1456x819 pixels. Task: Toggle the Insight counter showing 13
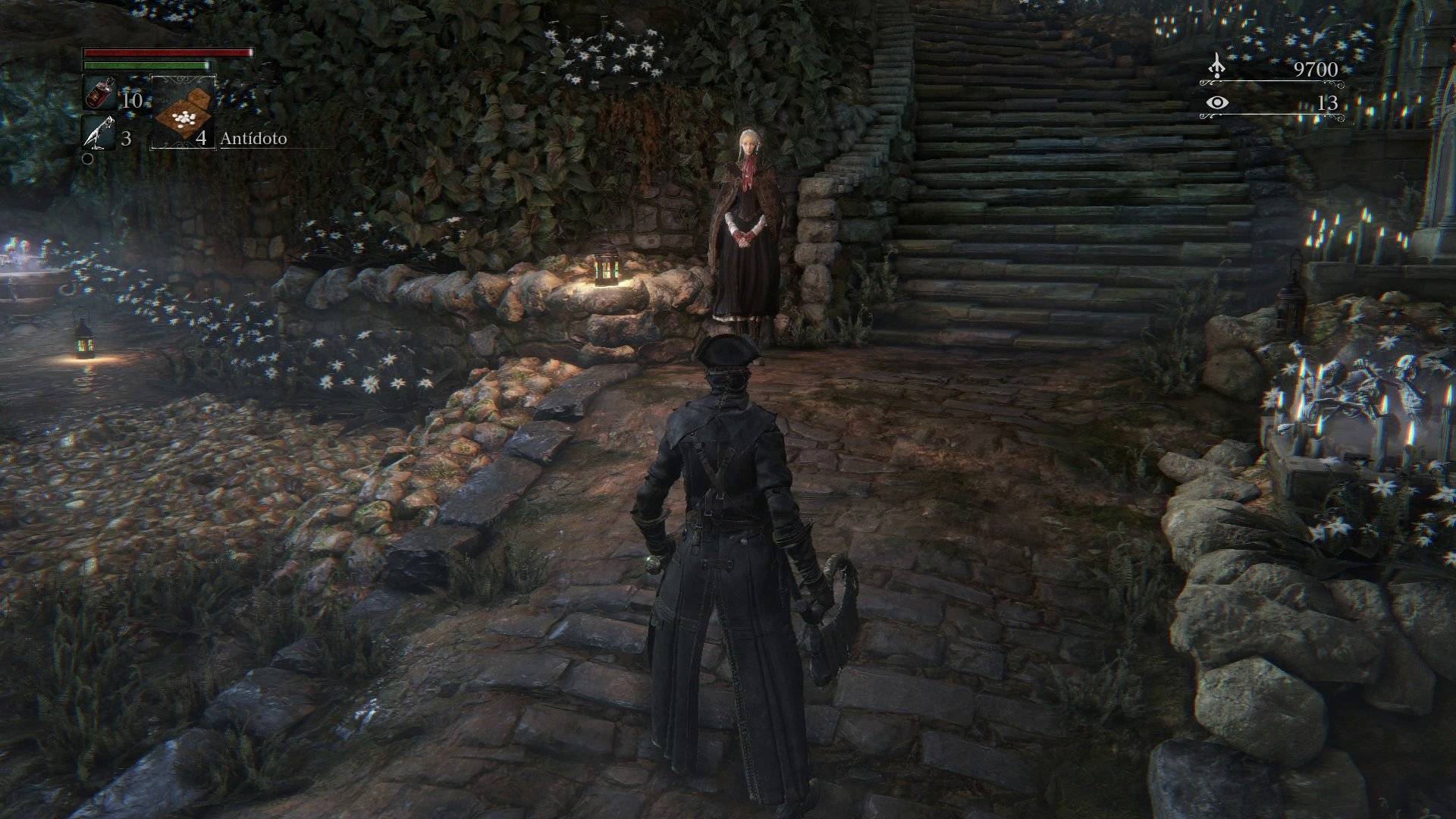[1329, 103]
